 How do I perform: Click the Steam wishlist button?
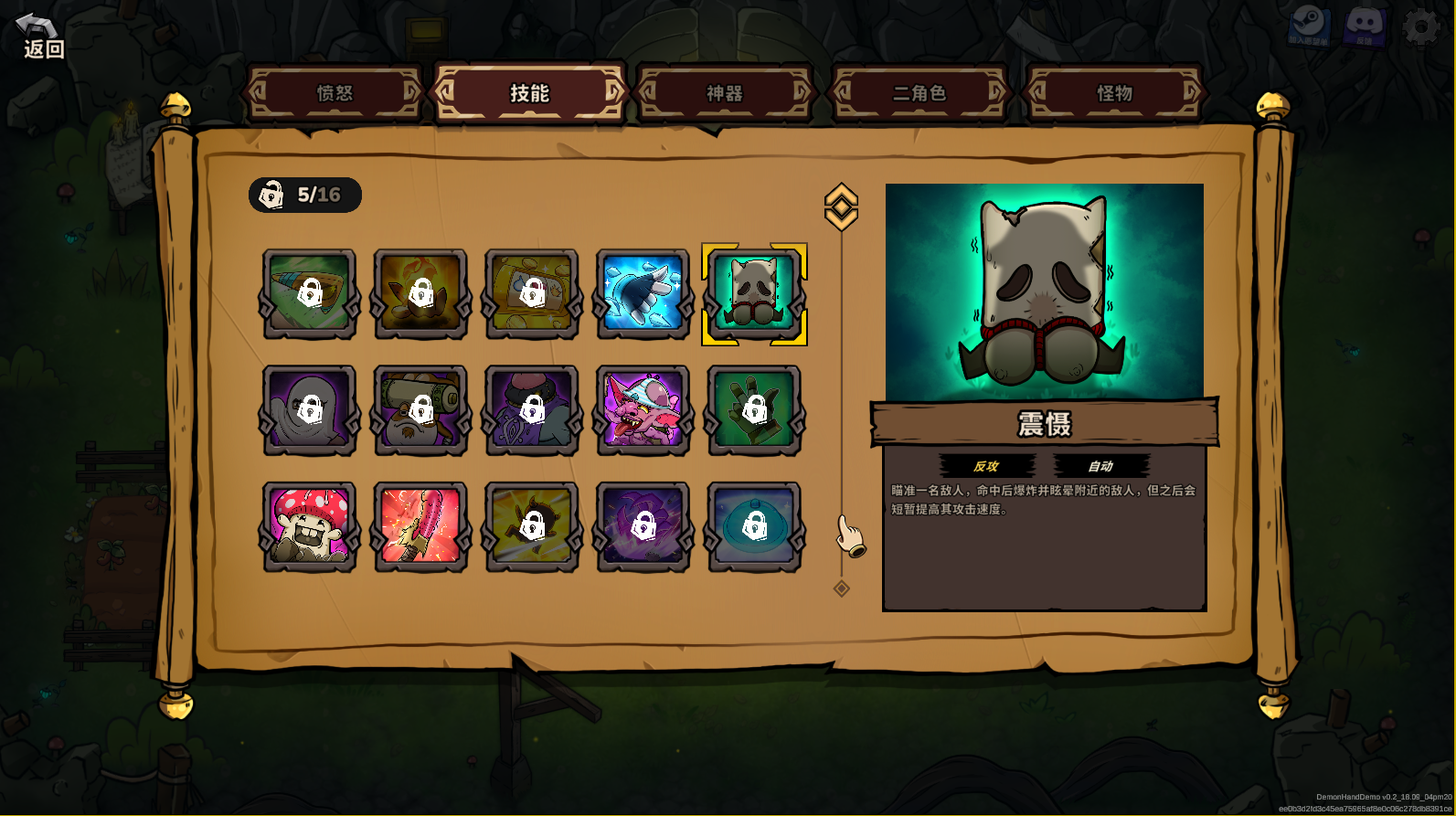pos(1309,27)
